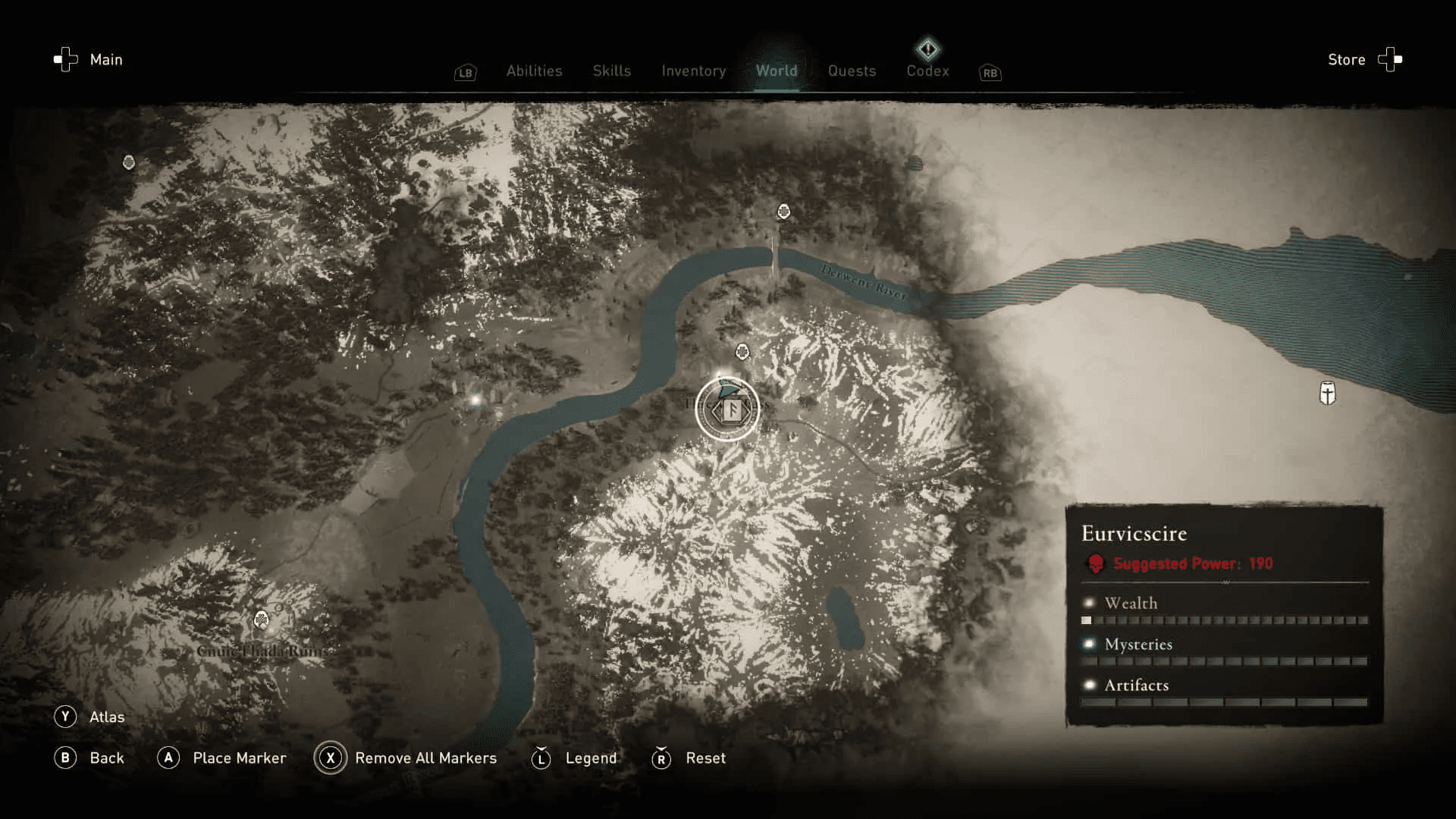Switch to the Quests tab
This screenshot has width=1456, height=819.
(852, 71)
